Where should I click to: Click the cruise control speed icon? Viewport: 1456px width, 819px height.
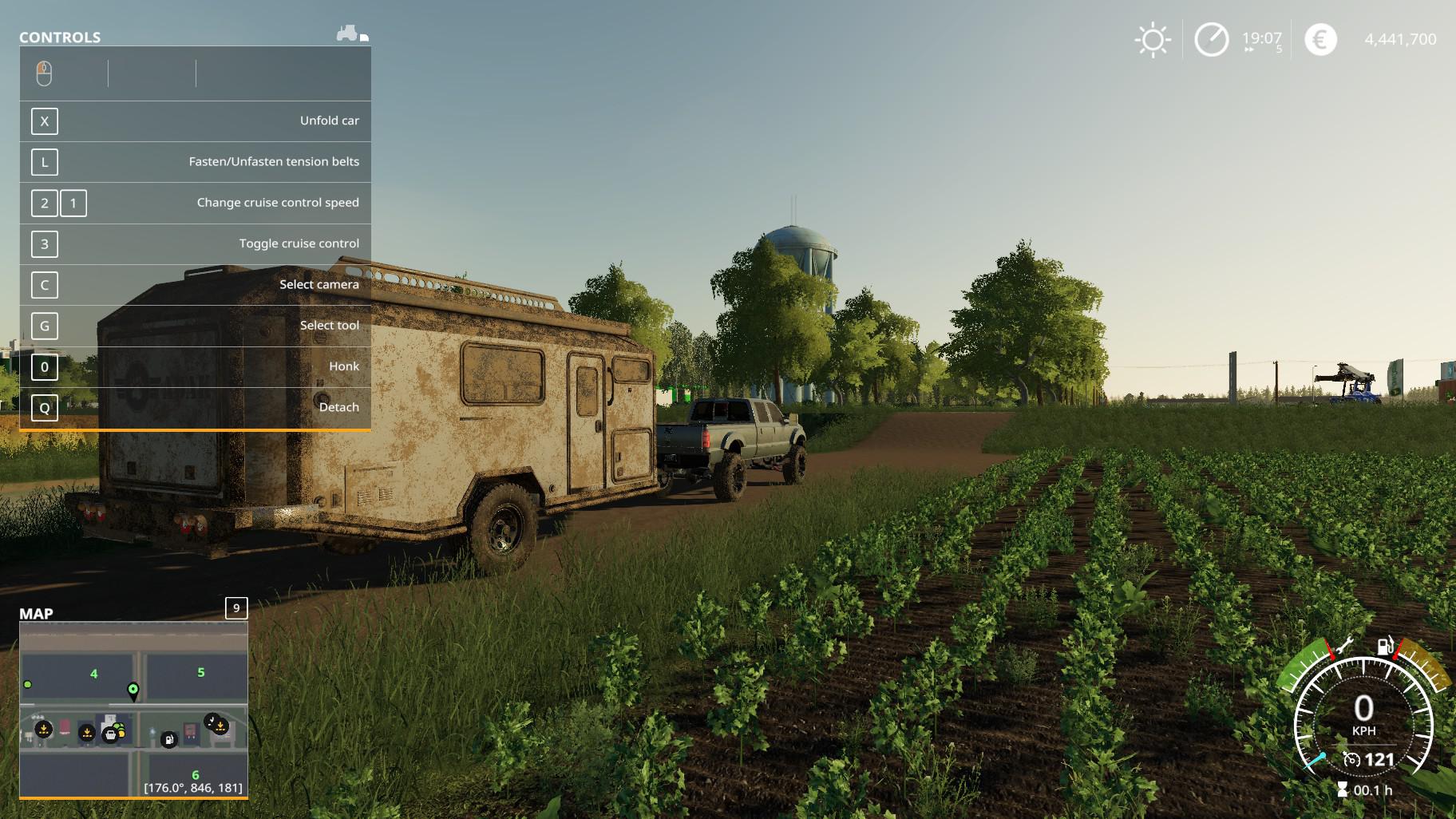pyautogui.click(x=1351, y=759)
